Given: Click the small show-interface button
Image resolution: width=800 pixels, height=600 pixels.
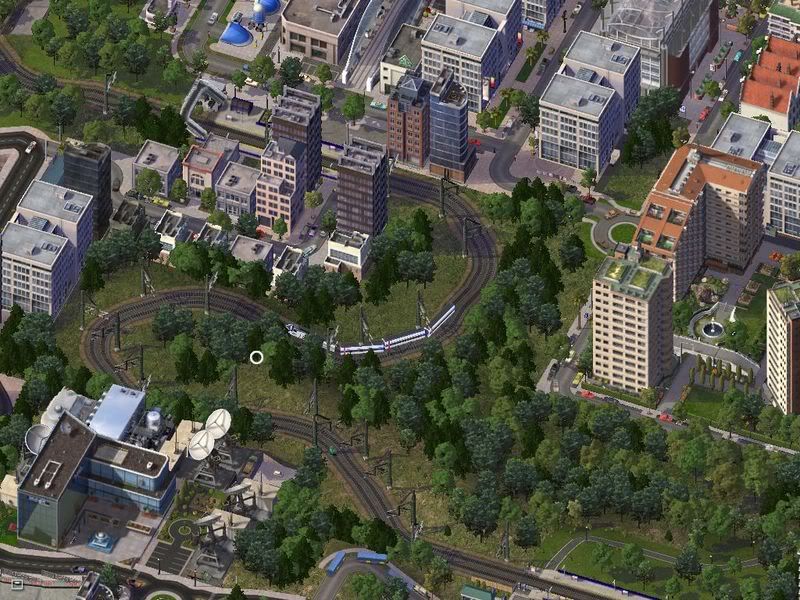Looking at the screenshot, I should [x=15, y=582].
